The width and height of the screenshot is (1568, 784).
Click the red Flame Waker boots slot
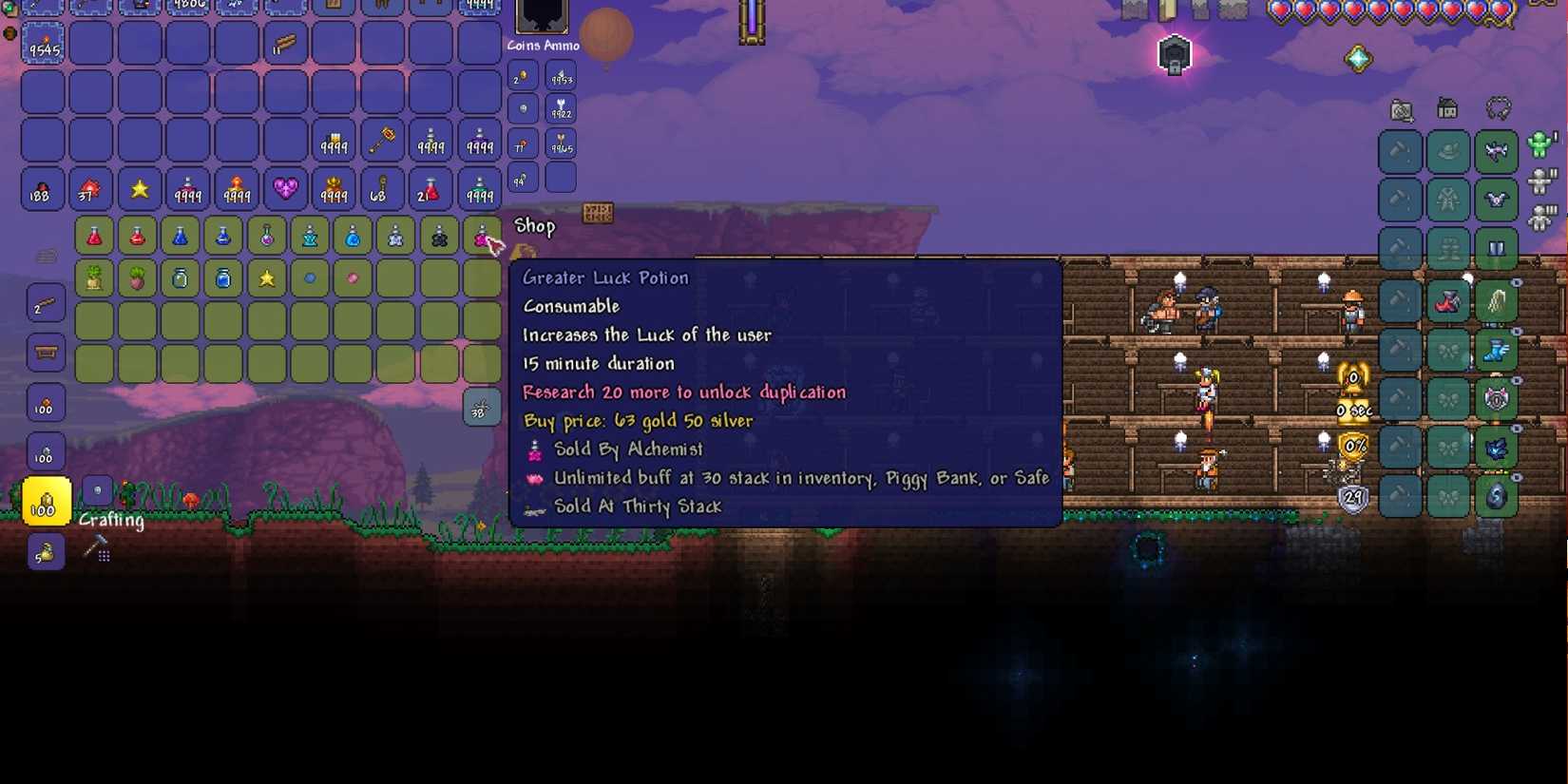(1446, 301)
